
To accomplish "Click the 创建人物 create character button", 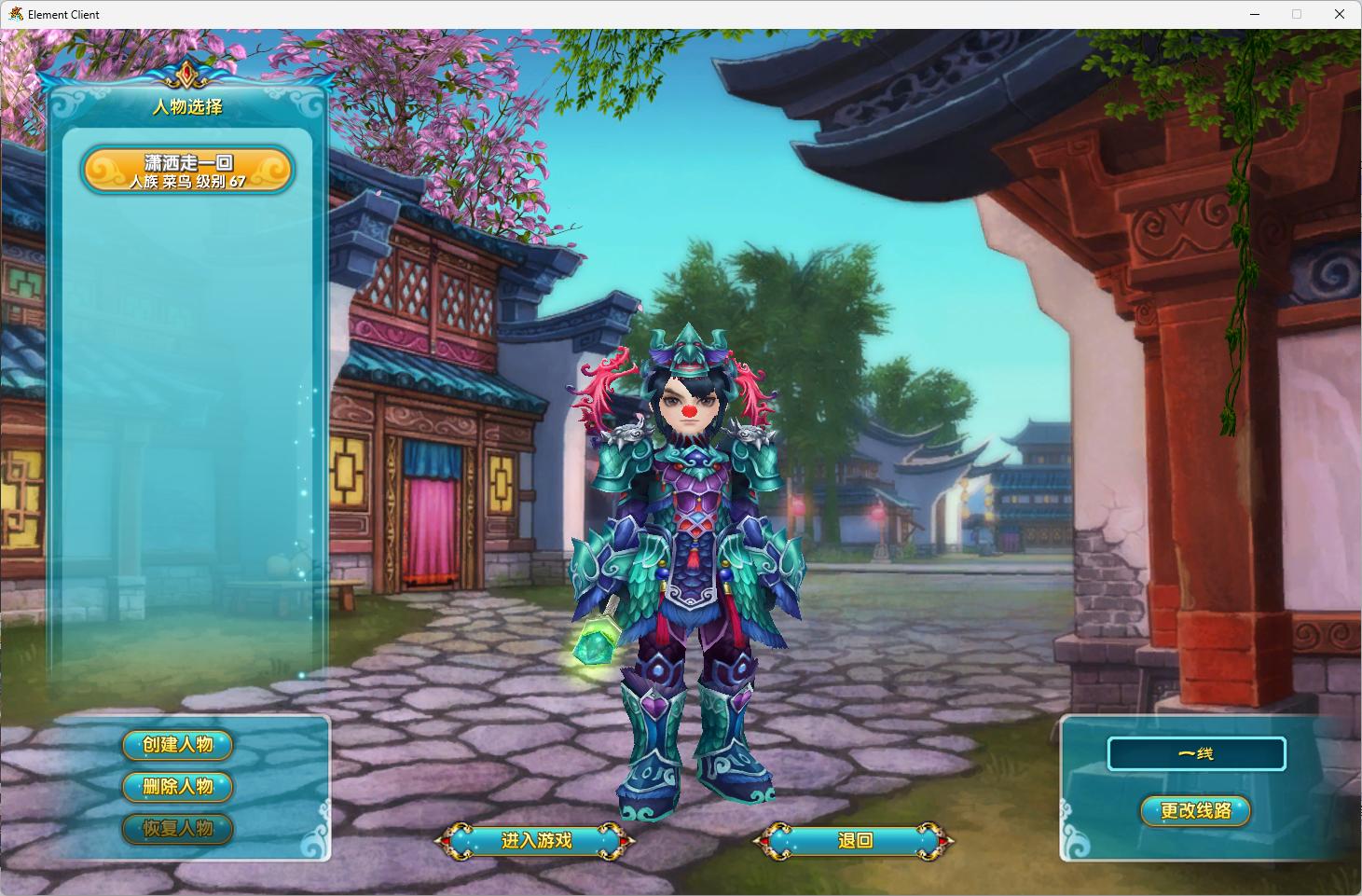I will click(x=177, y=745).
